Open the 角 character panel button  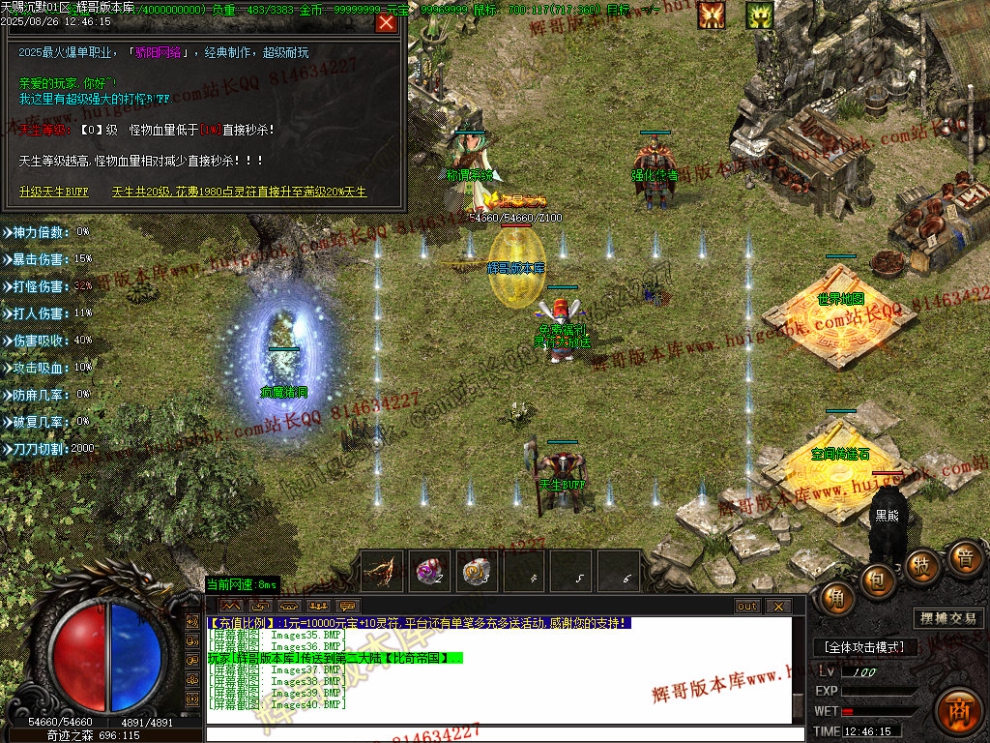(835, 597)
